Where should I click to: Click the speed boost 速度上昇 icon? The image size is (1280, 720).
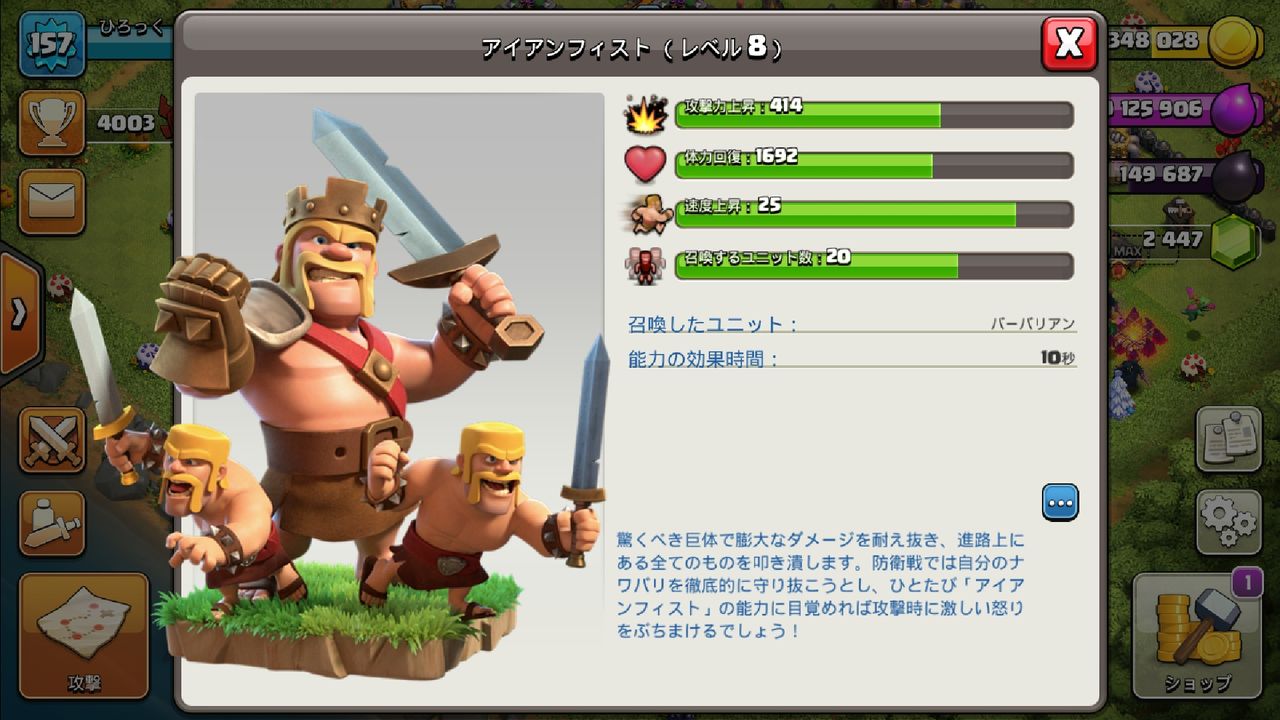(x=648, y=212)
